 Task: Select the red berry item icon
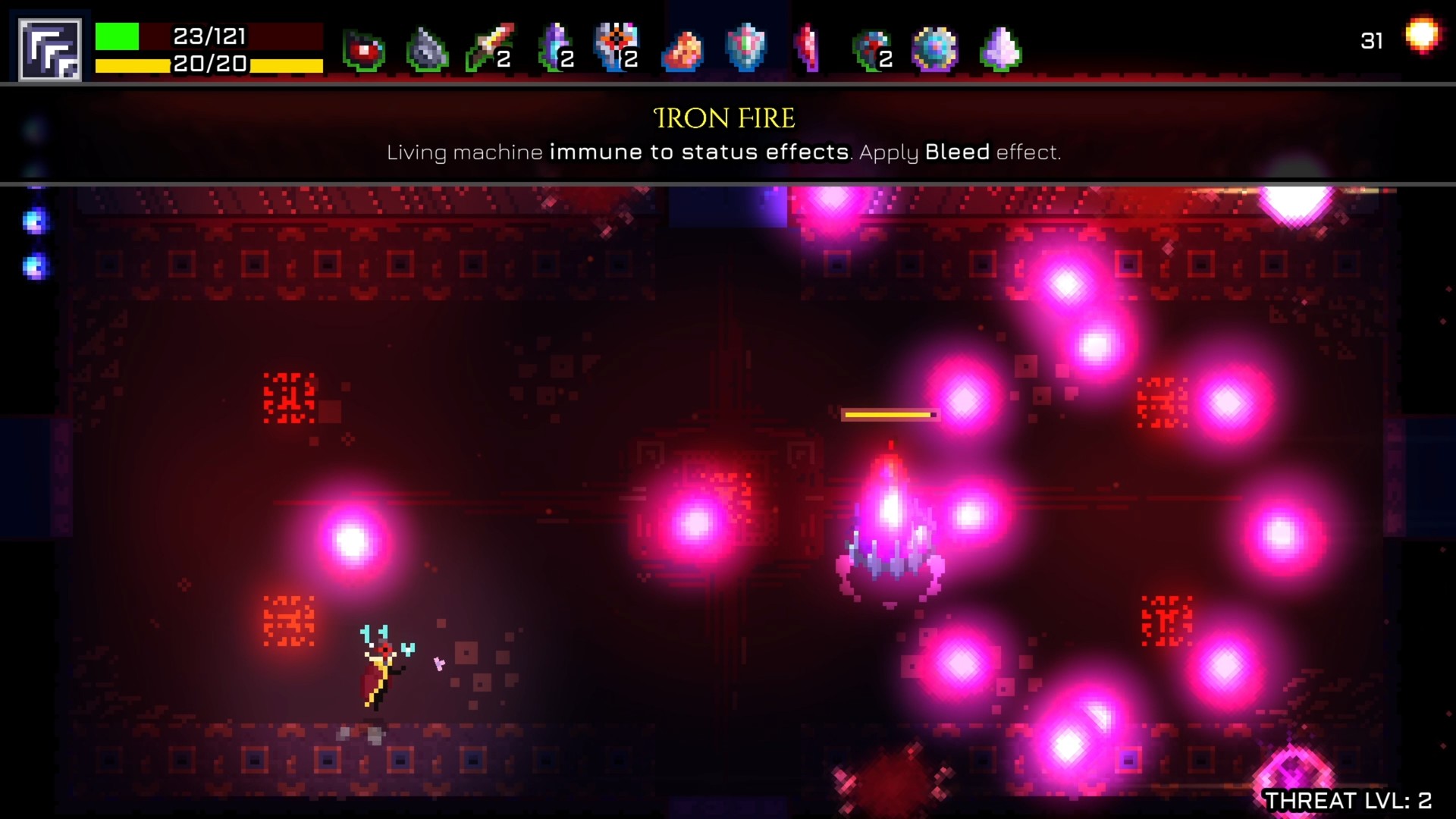362,49
